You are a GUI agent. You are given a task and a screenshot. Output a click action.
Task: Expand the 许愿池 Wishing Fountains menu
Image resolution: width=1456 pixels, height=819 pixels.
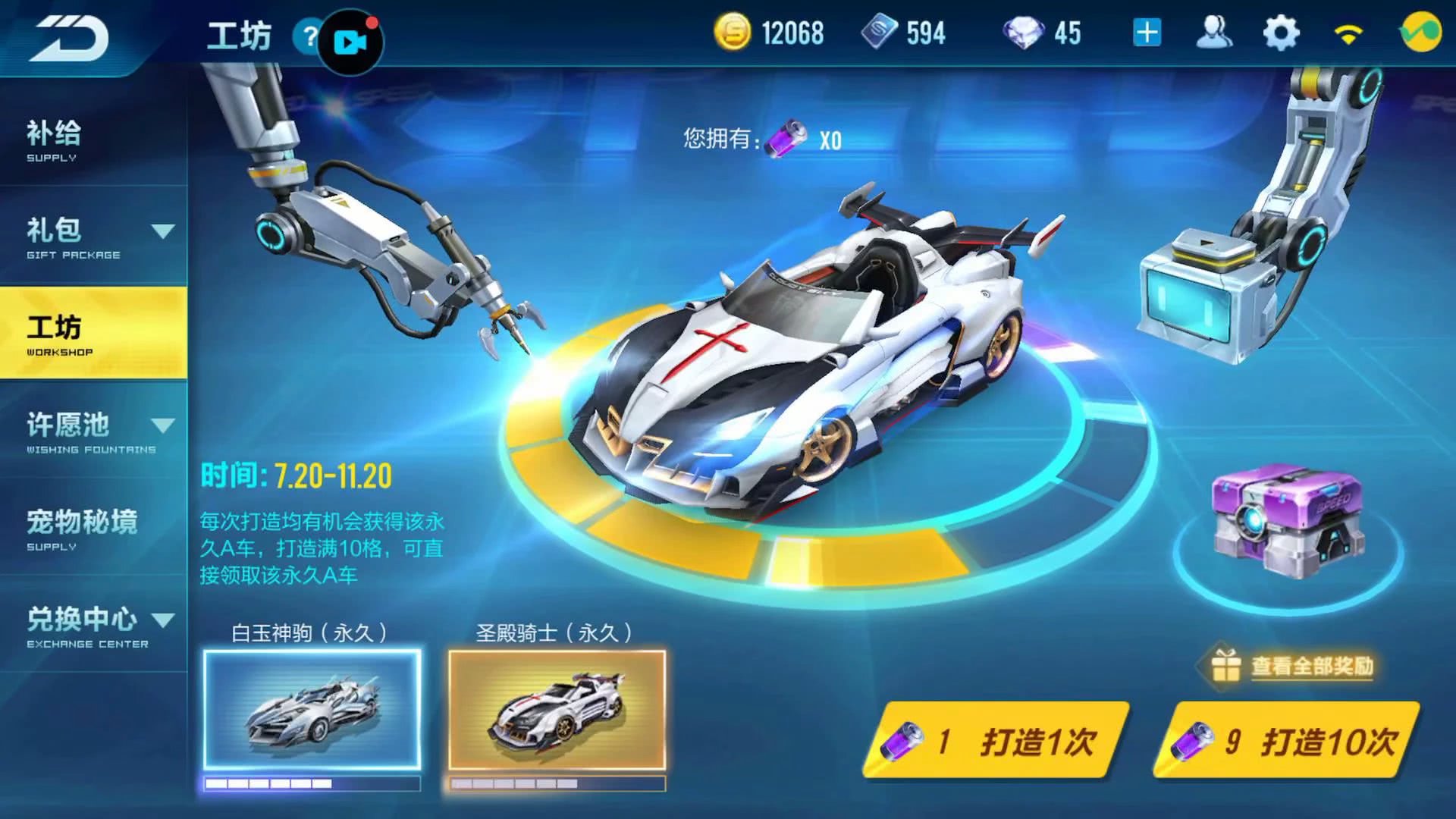[x=91, y=428]
